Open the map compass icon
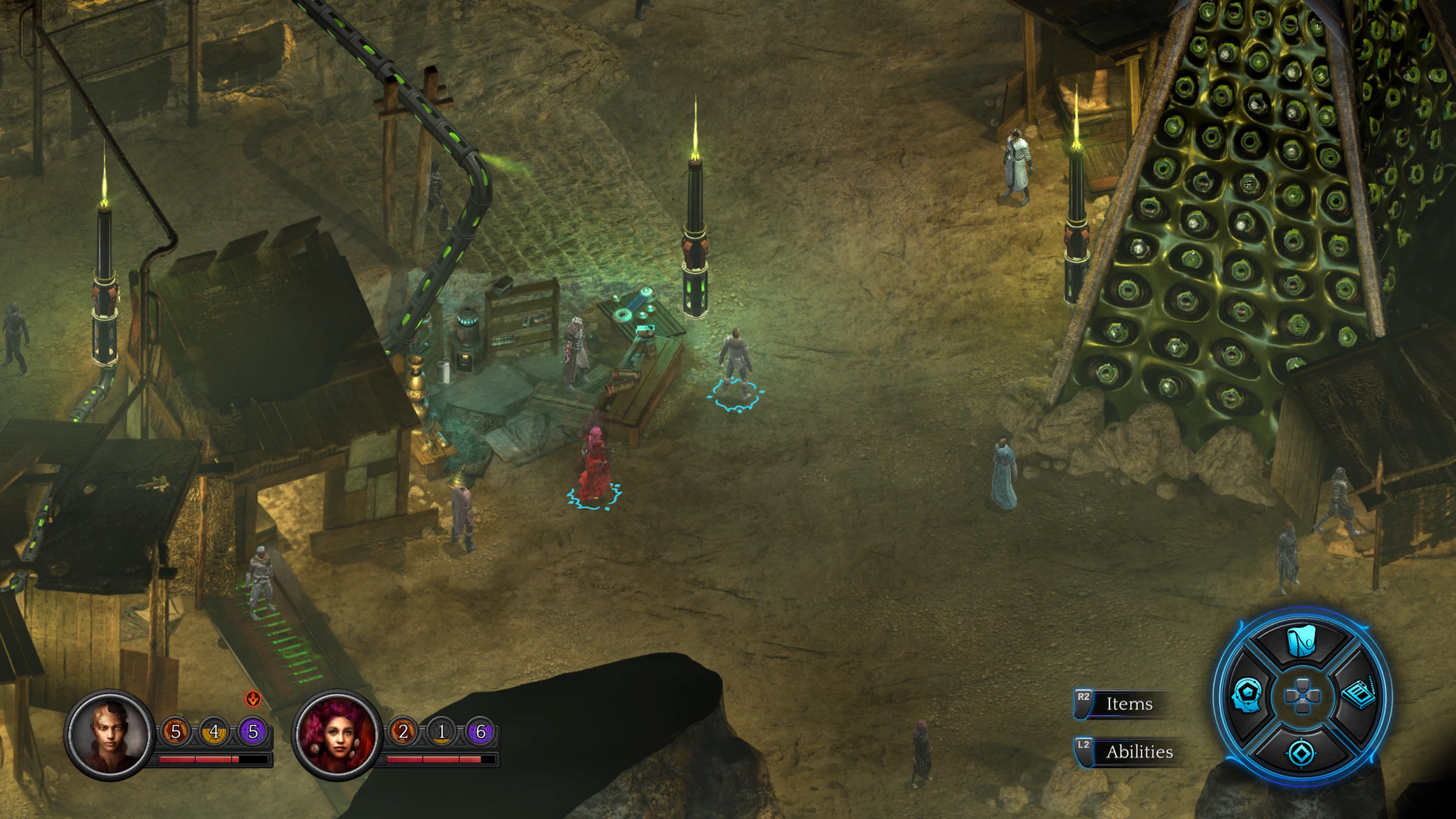1456x819 pixels. (x=1301, y=752)
